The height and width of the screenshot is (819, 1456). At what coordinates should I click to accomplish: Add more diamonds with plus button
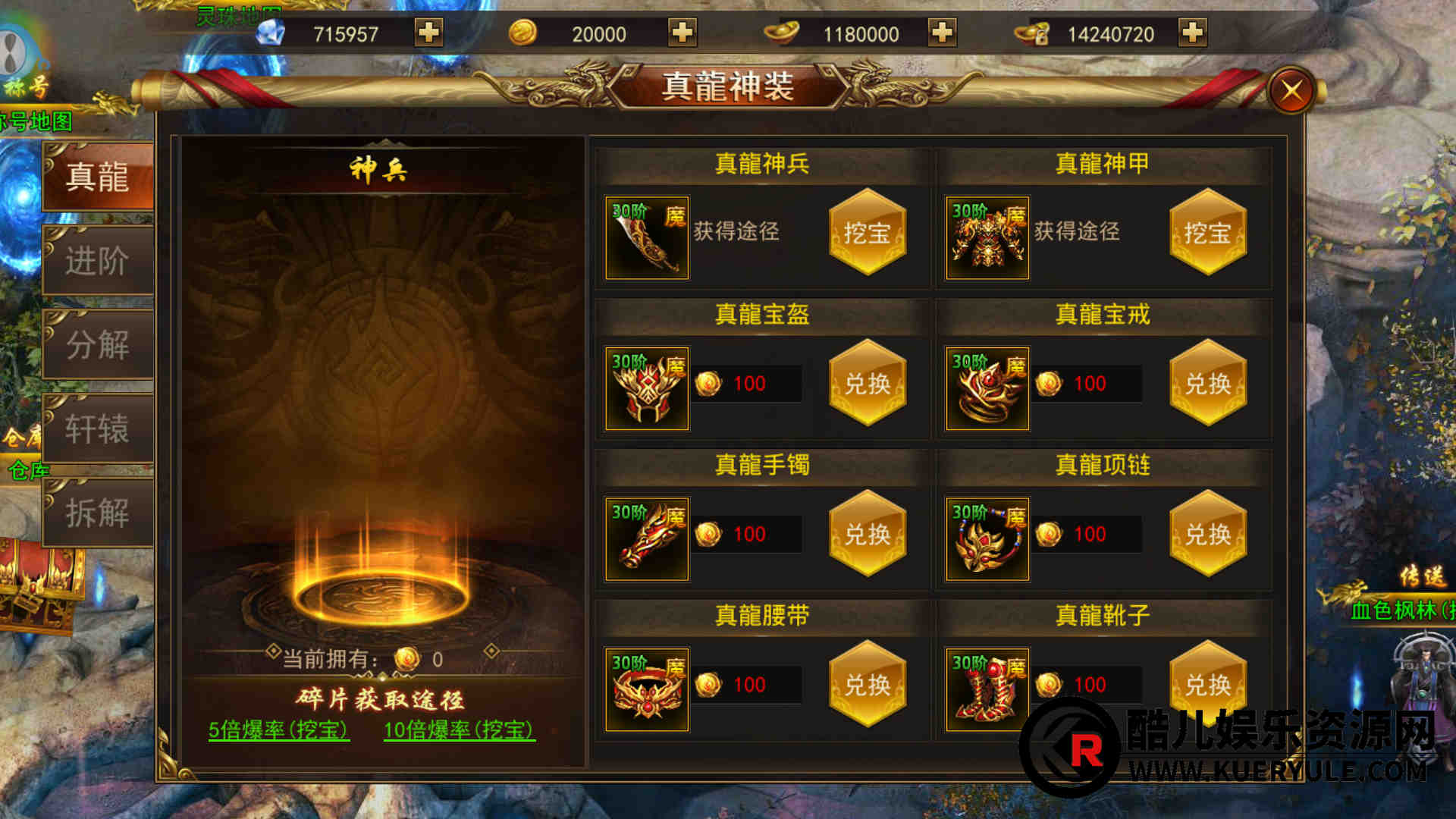[x=428, y=33]
